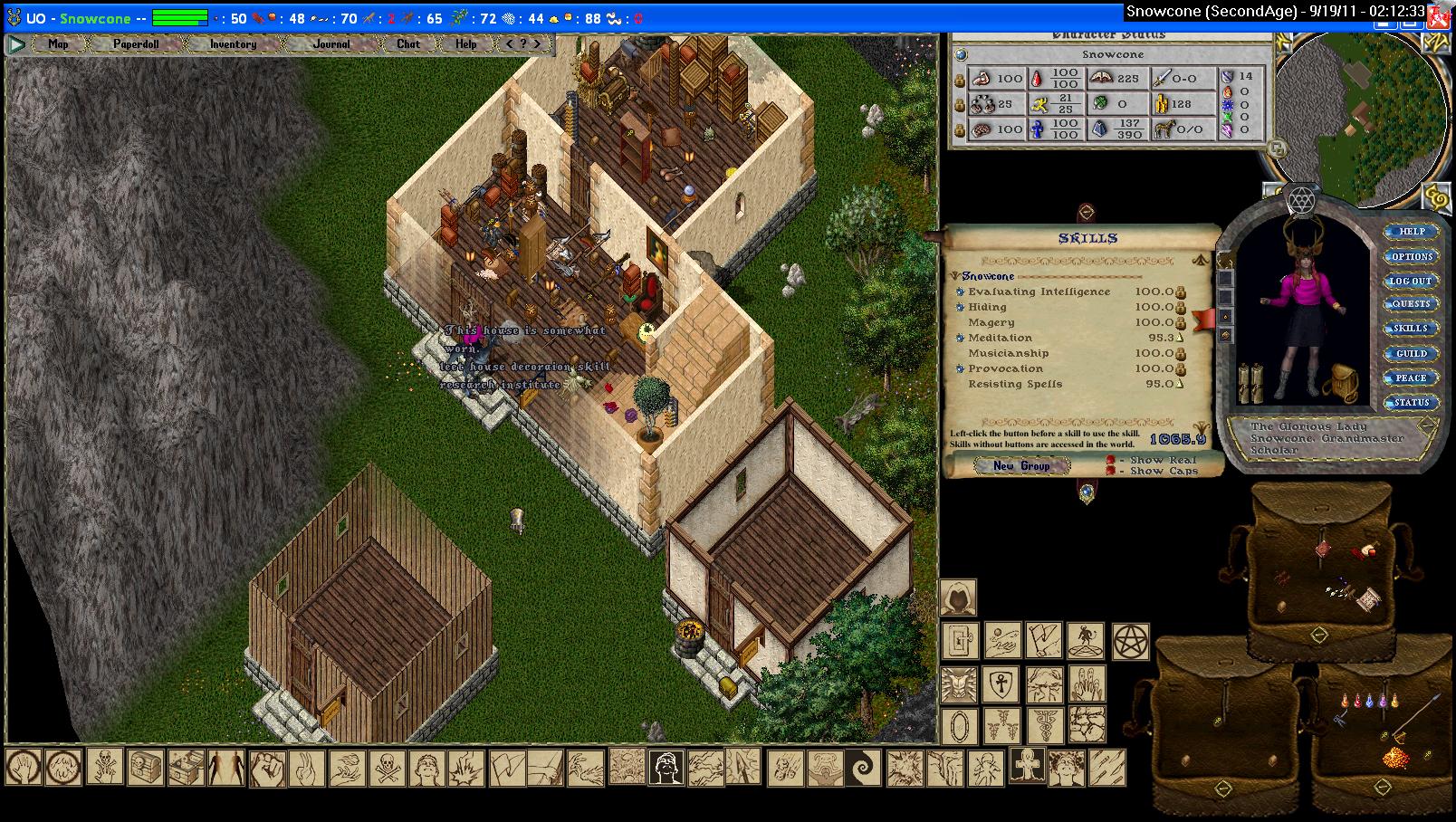Screen dimensions: 1456x822
Task: Click the paperdoll STATUS button
Action: [1412, 402]
